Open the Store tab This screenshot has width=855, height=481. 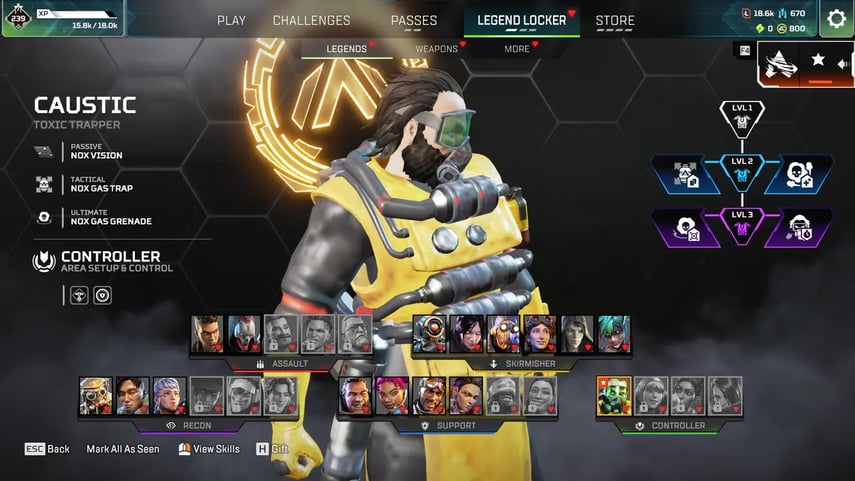click(615, 20)
